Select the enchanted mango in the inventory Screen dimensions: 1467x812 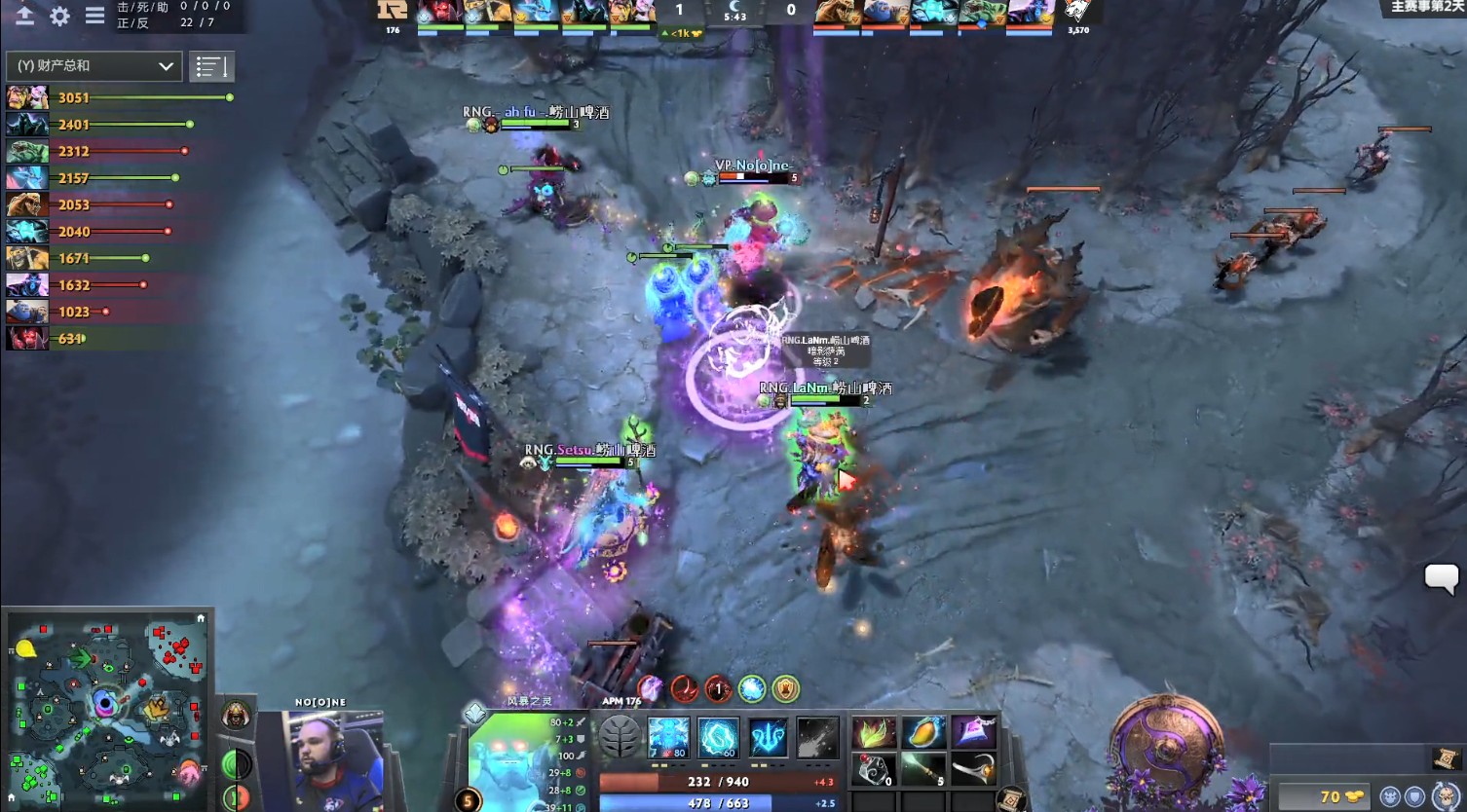pyautogui.click(x=922, y=733)
